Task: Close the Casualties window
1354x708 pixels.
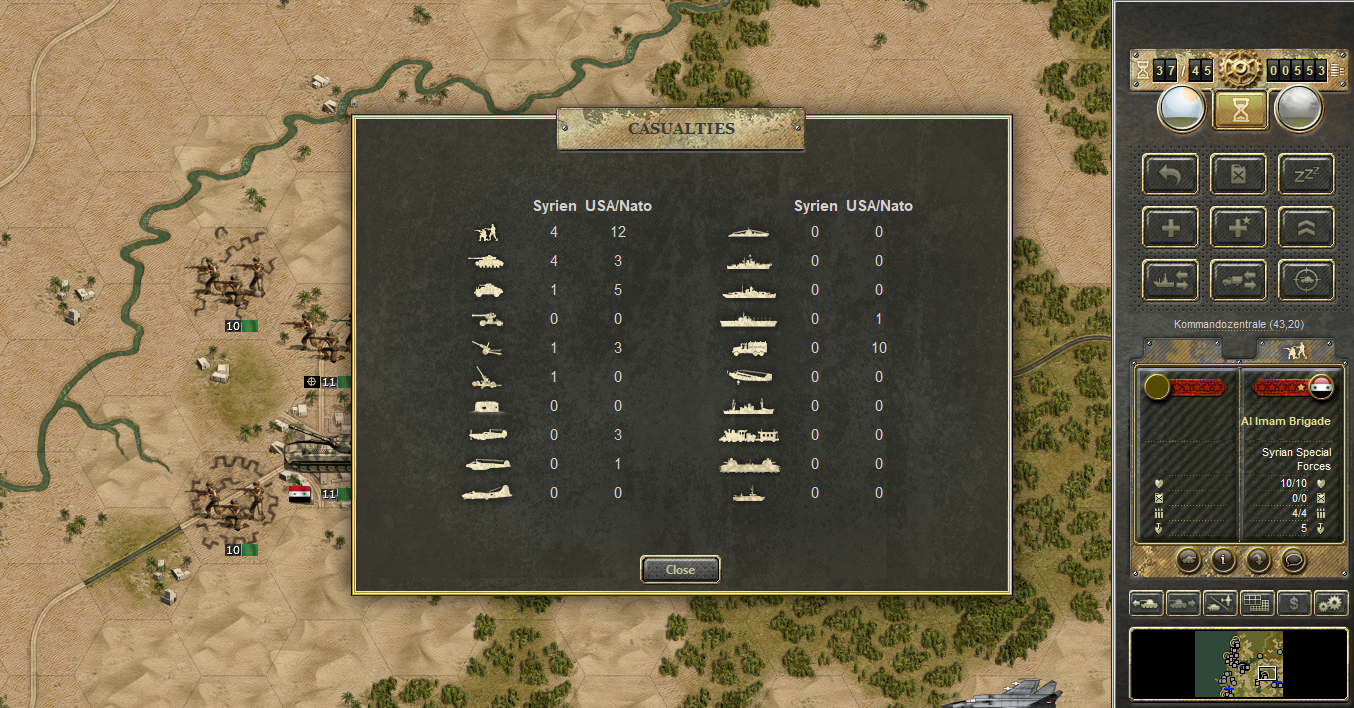Action: pyautogui.click(x=680, y=569)
